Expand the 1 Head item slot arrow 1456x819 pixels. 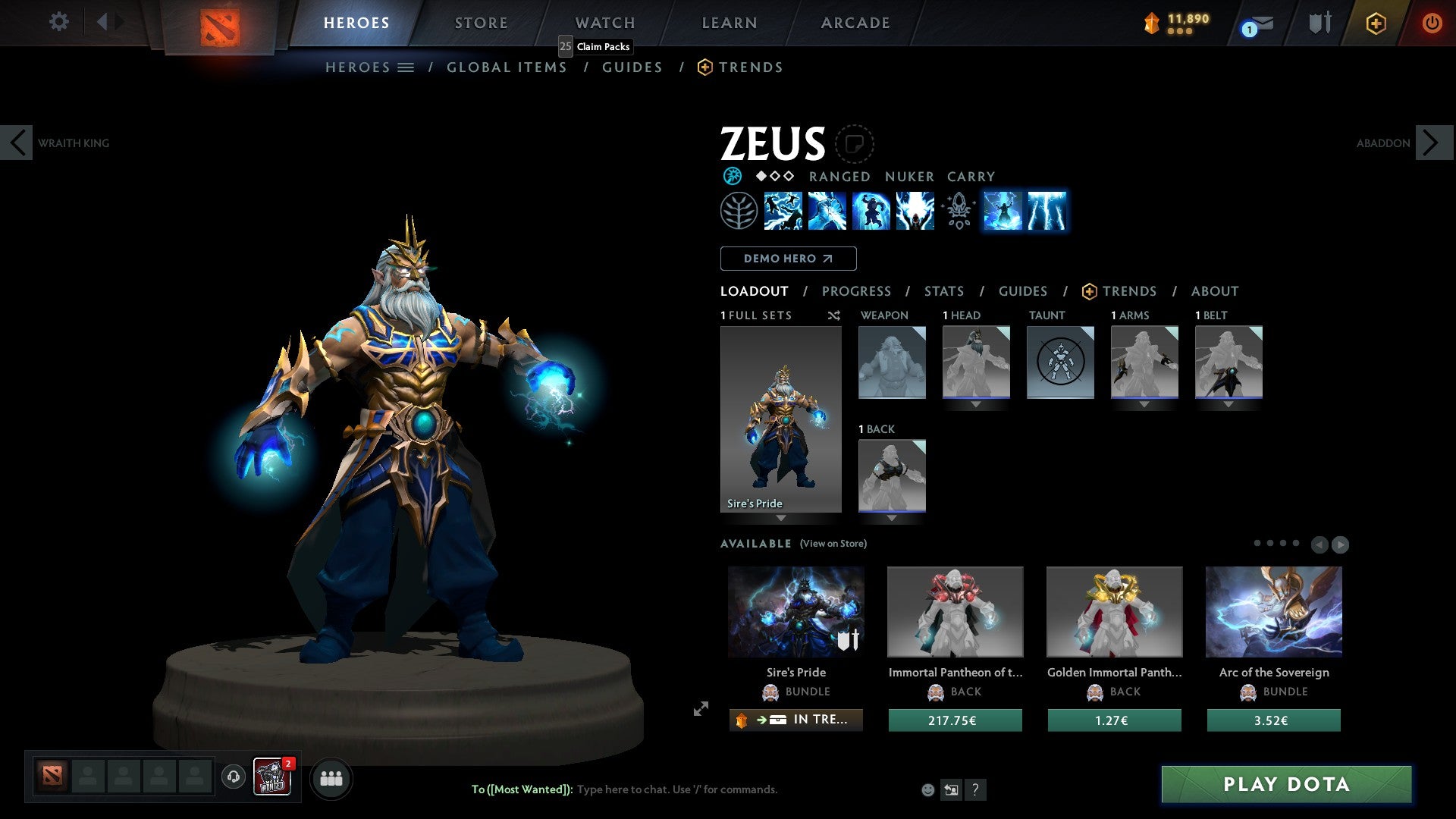(x=976, y=404)
